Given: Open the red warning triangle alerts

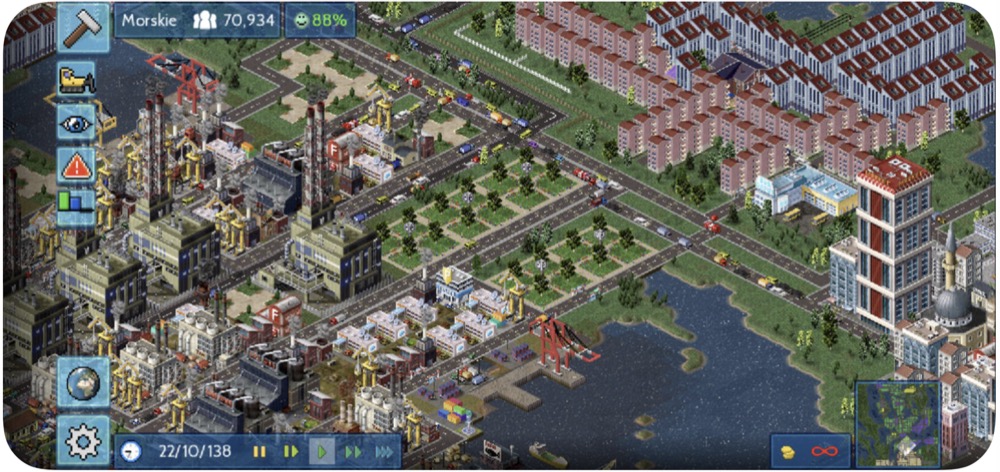Looking at the screenshot, I should point(76,165).
